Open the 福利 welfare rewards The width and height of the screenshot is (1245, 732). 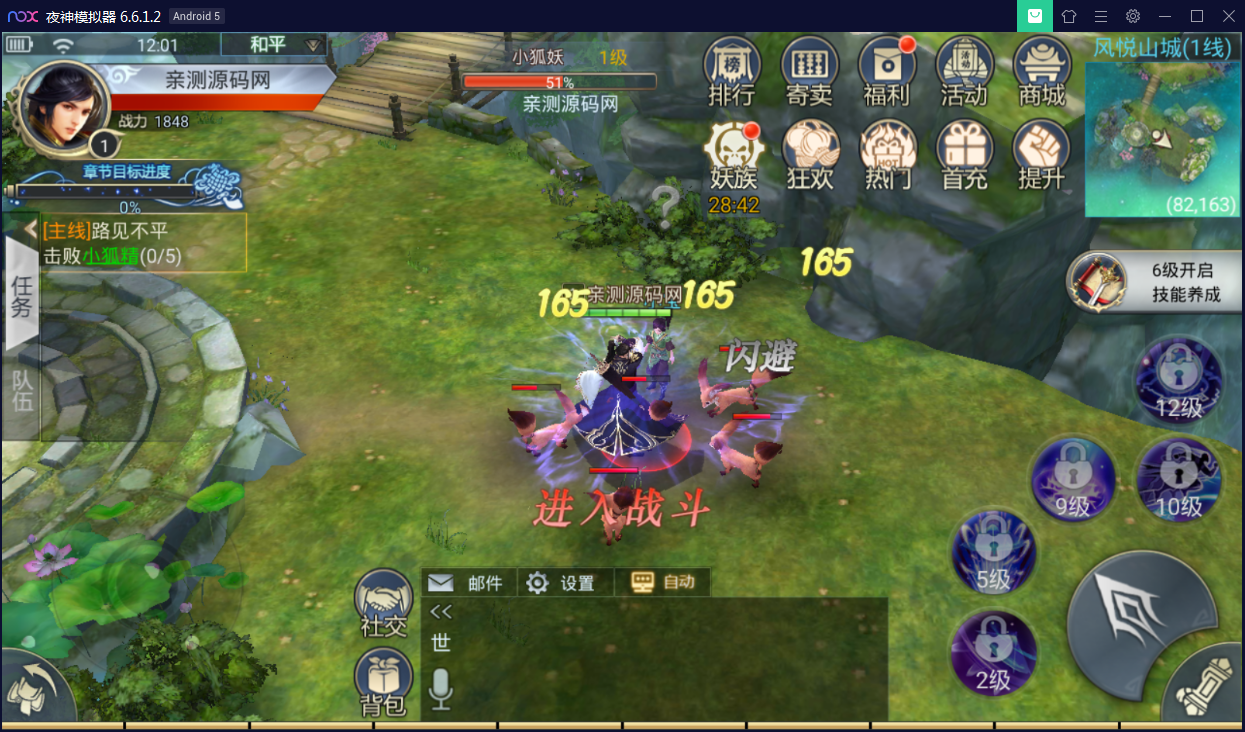point(886,71)
